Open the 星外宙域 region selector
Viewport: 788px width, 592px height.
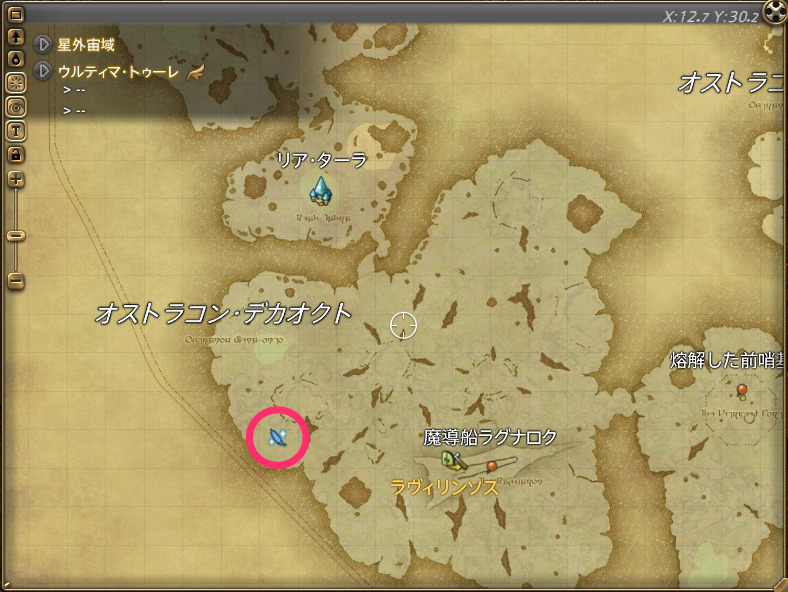pos(43,45)
